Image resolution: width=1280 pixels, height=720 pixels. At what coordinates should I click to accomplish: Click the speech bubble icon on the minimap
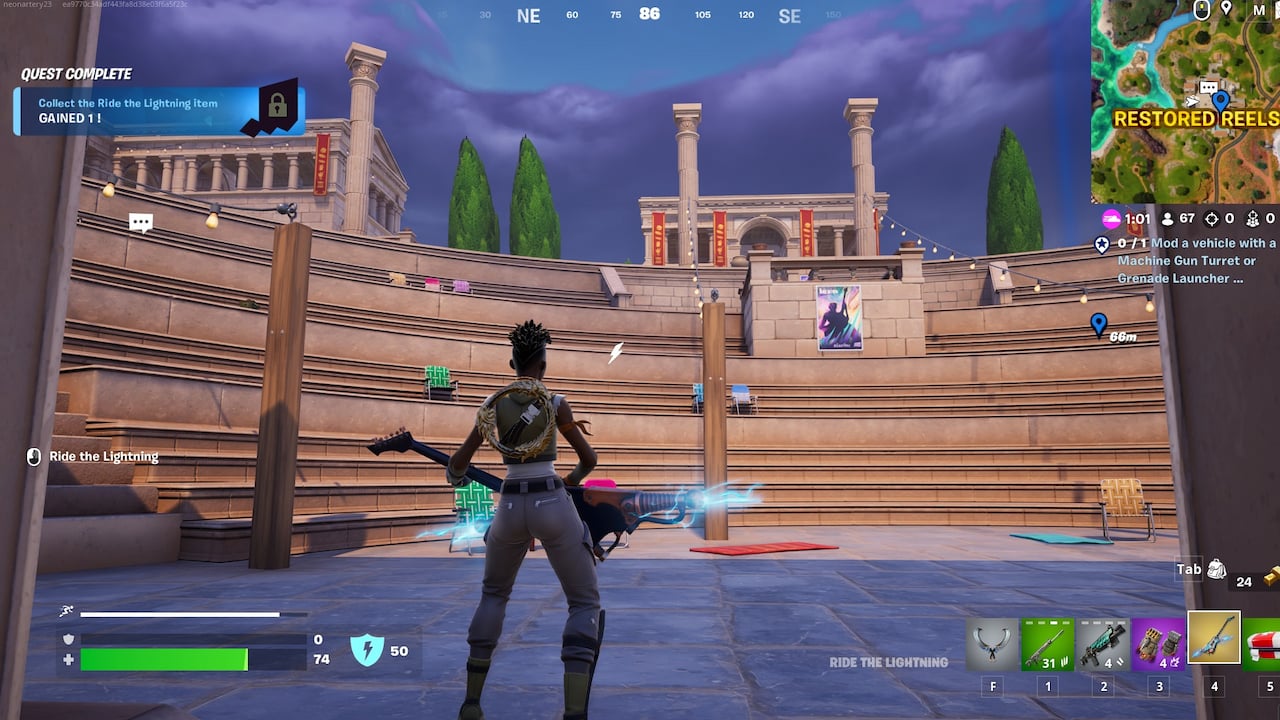(x=1209, y=87)
